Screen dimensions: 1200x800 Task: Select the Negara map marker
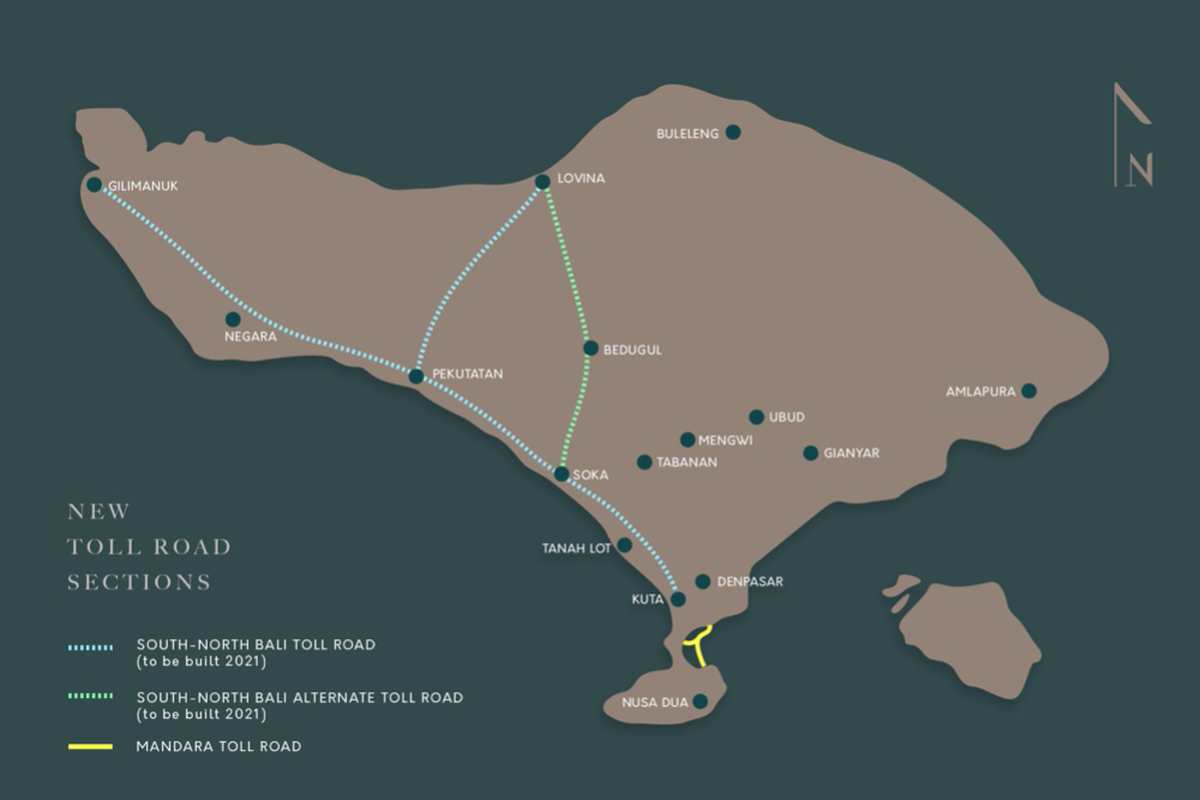pos(233,320)
